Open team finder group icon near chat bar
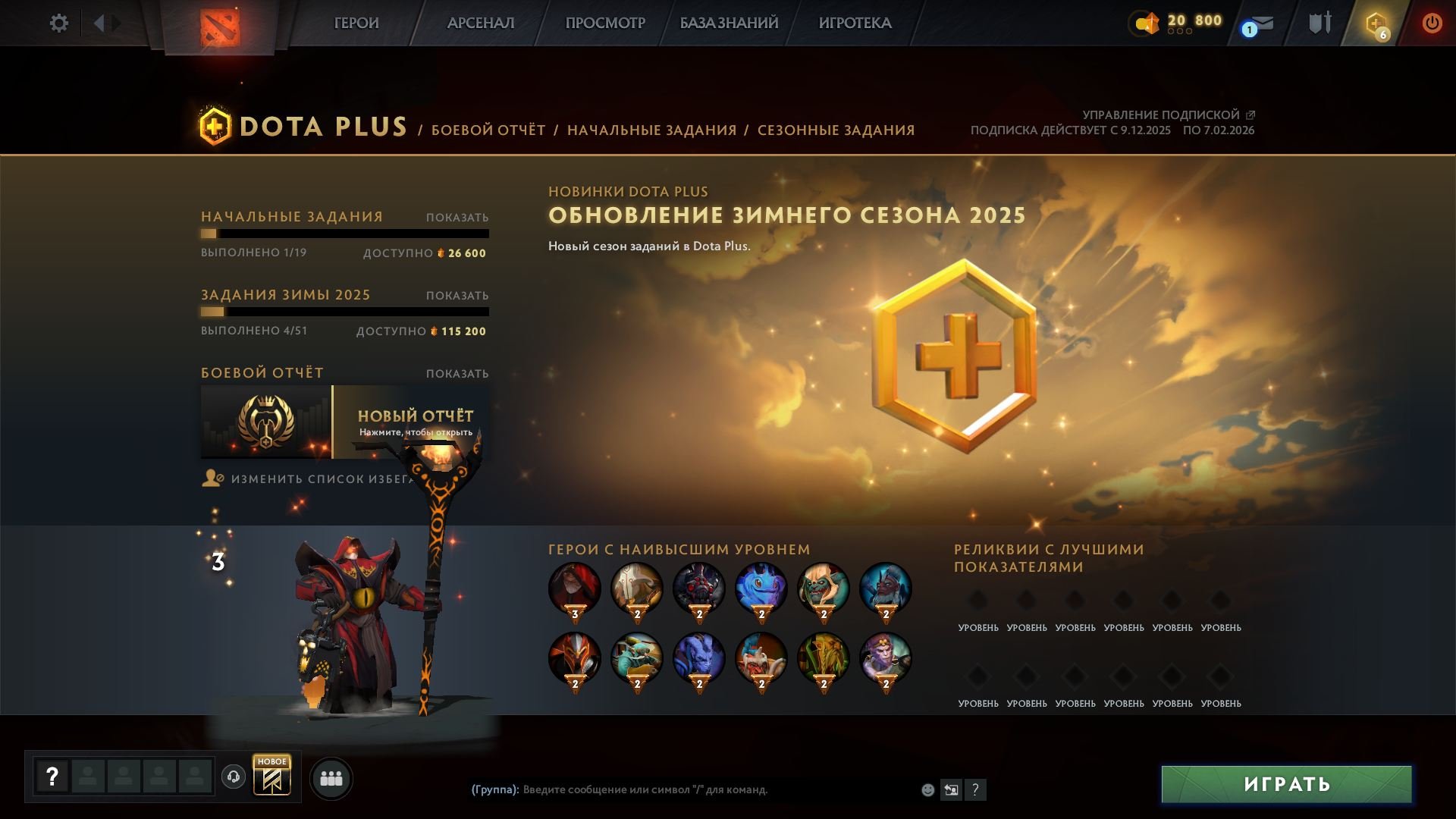Viewport: 1456px width, 819px height. click(x=330, y=777)
